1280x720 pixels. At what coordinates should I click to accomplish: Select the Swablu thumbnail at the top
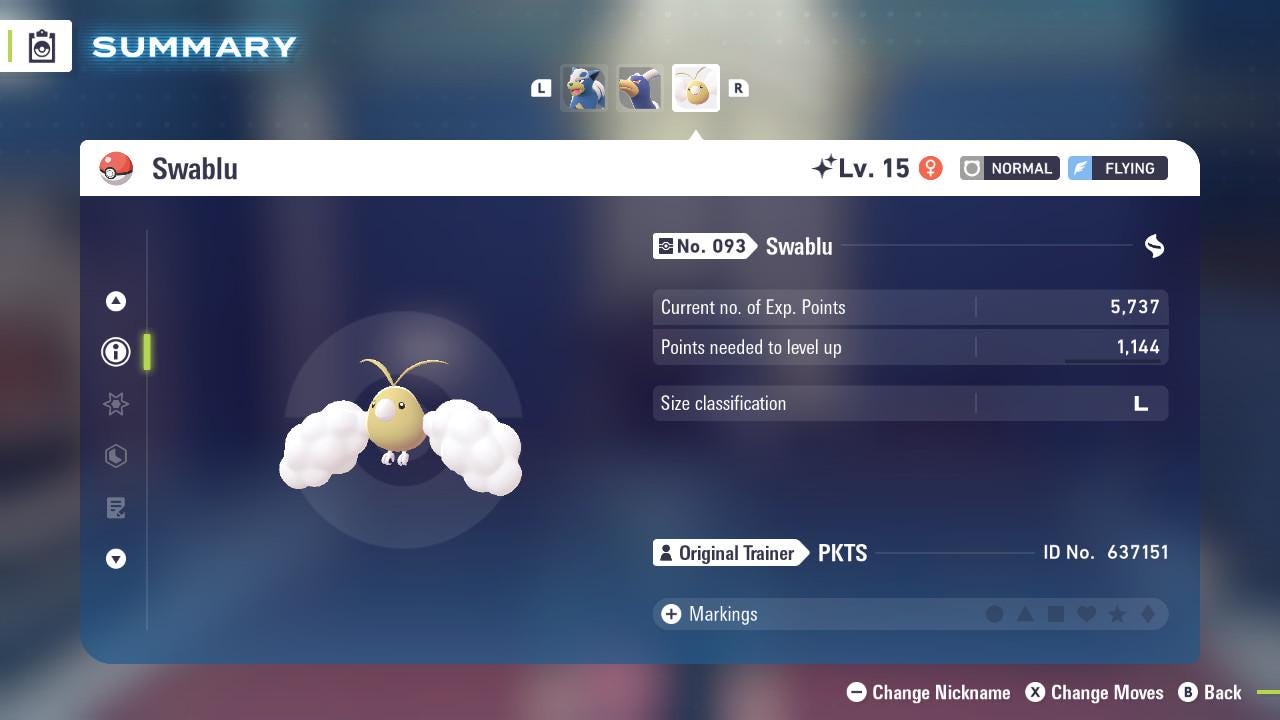pyautogui.click(x=695, y=88)
